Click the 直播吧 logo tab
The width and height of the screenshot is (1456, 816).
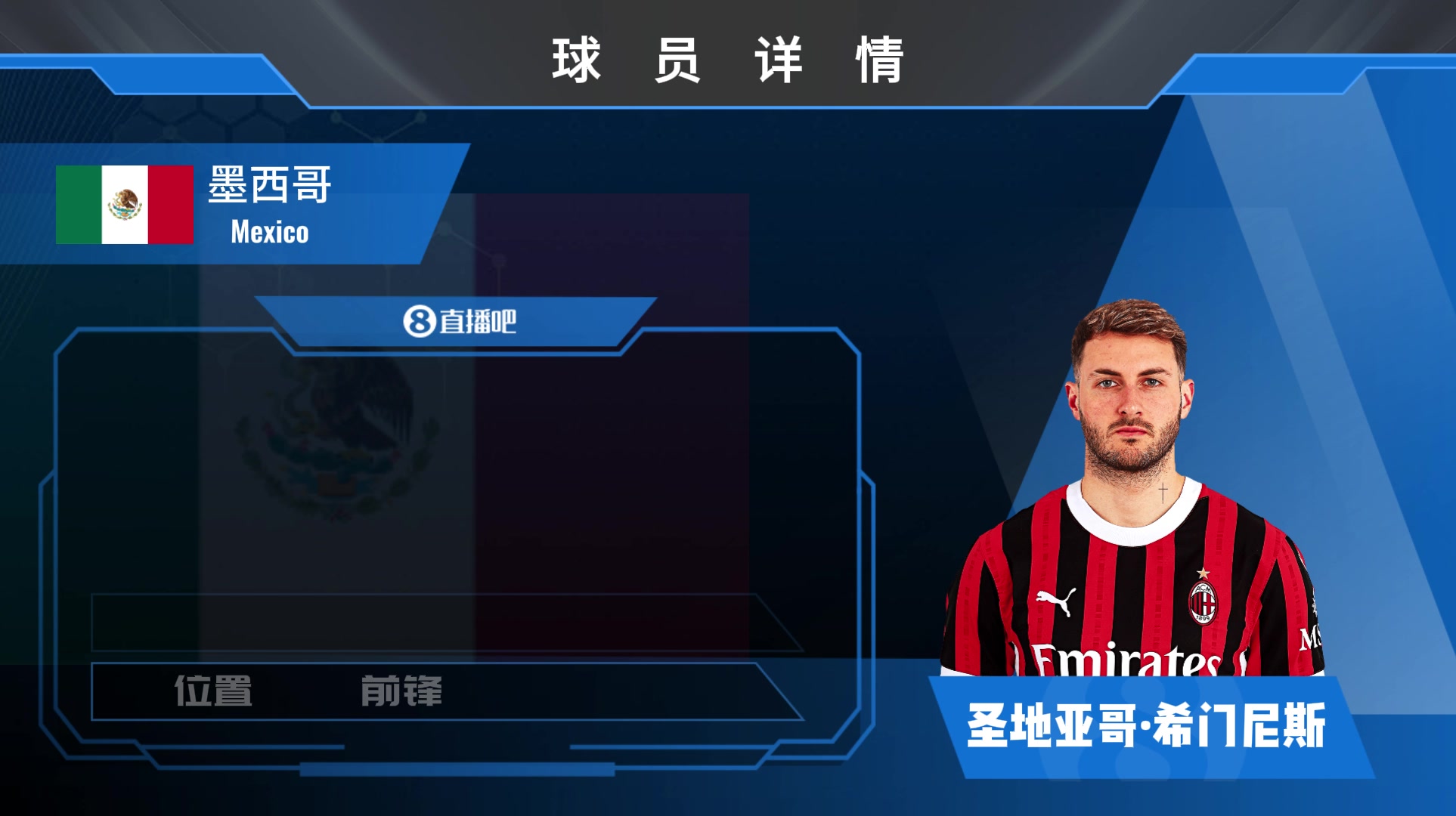pyautogui.click(x=459, y=322)
